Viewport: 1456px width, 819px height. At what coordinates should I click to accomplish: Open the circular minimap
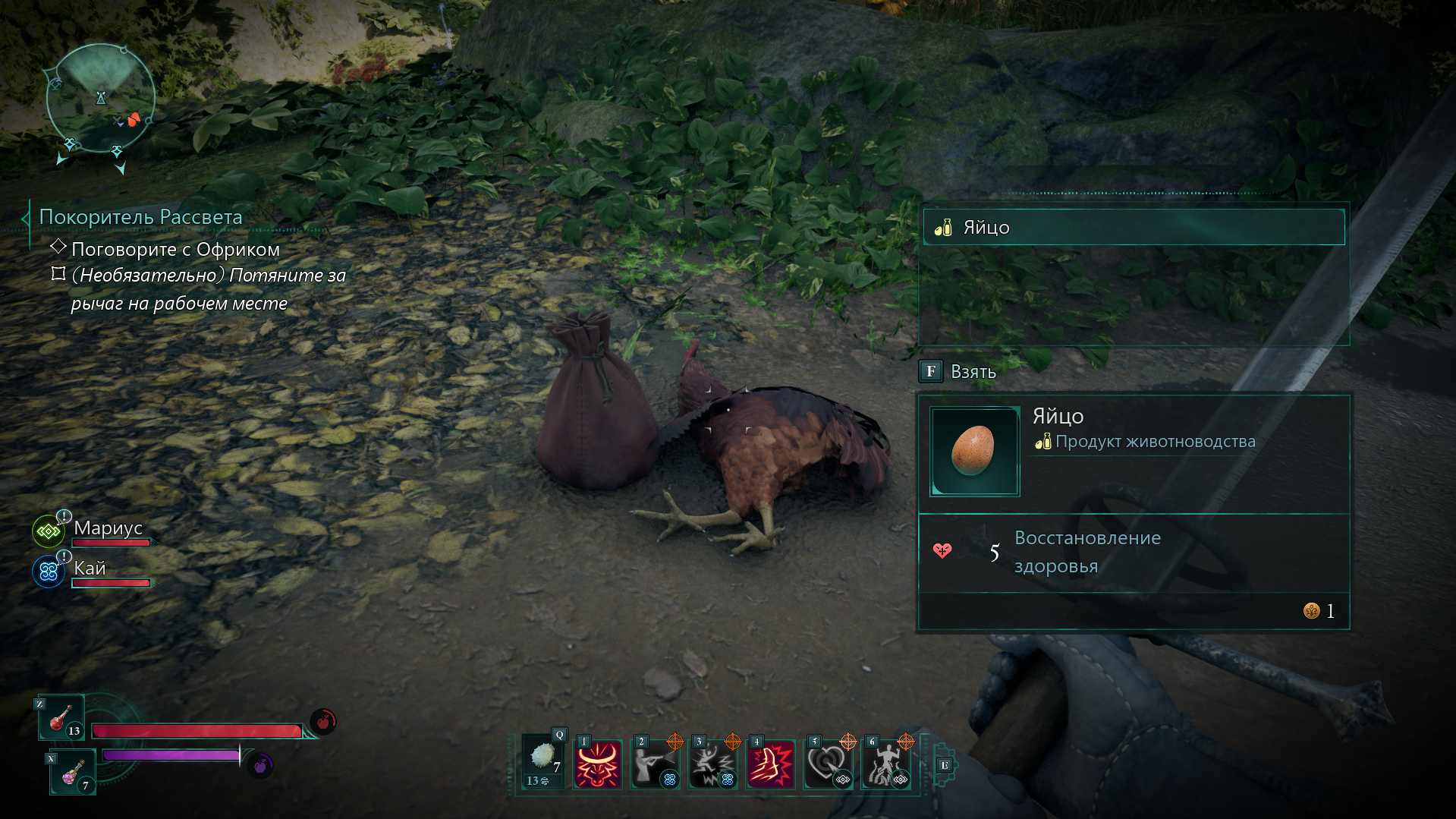100,99
